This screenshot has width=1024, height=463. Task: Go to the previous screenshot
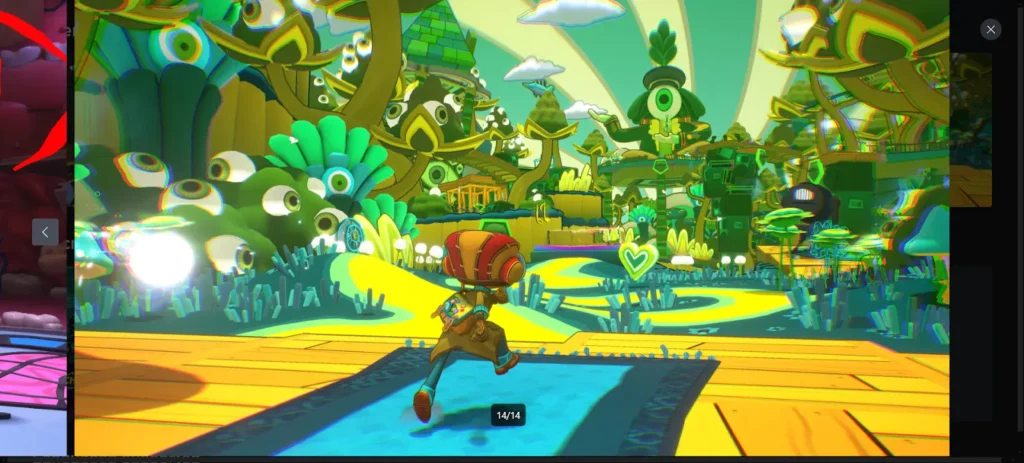pyautogui.click(x=45, y=232)
